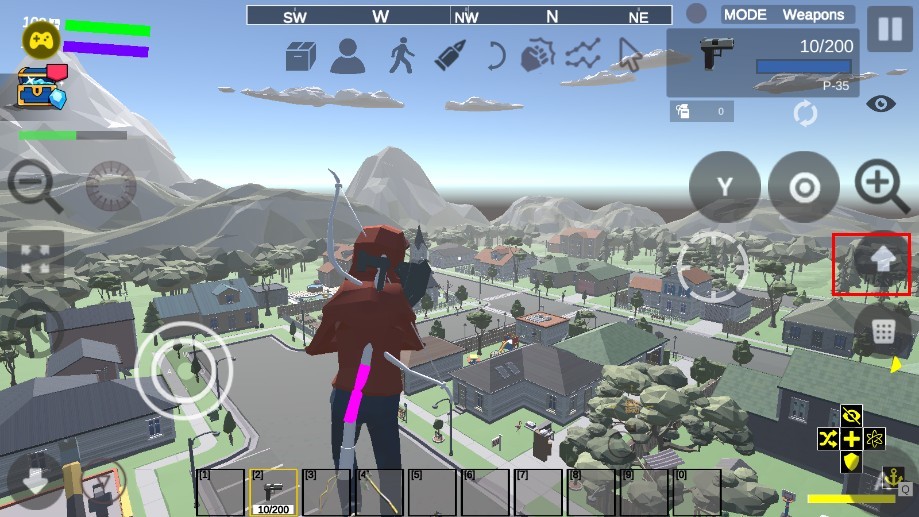
Task: Zoom in with the plus magnifier
Action: [x=881, y=186]
